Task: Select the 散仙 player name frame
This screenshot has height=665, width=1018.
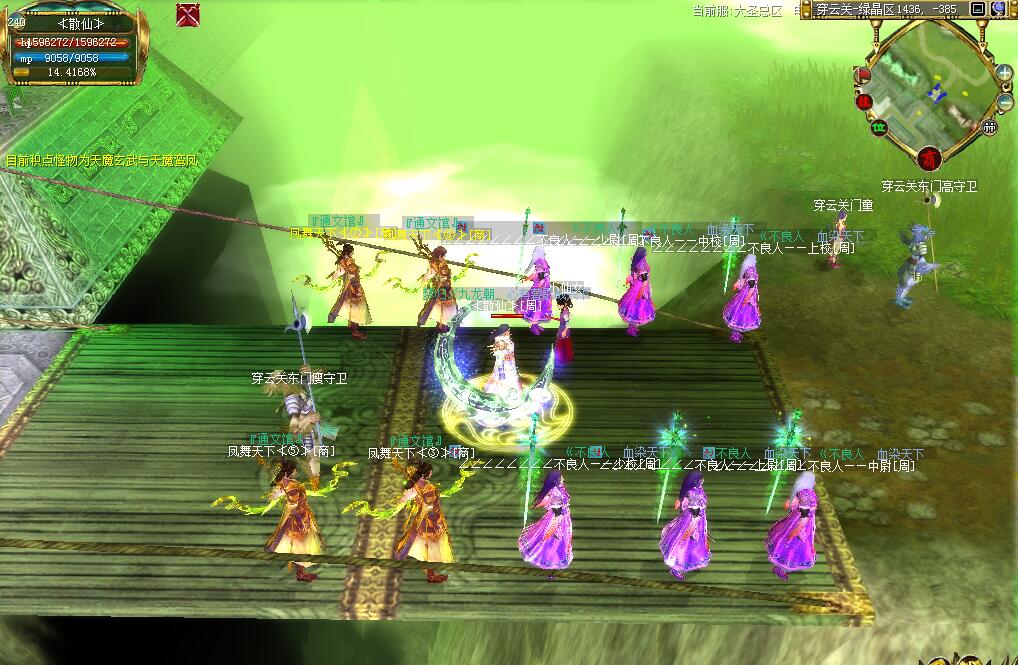Action: [x=70, y=24]
